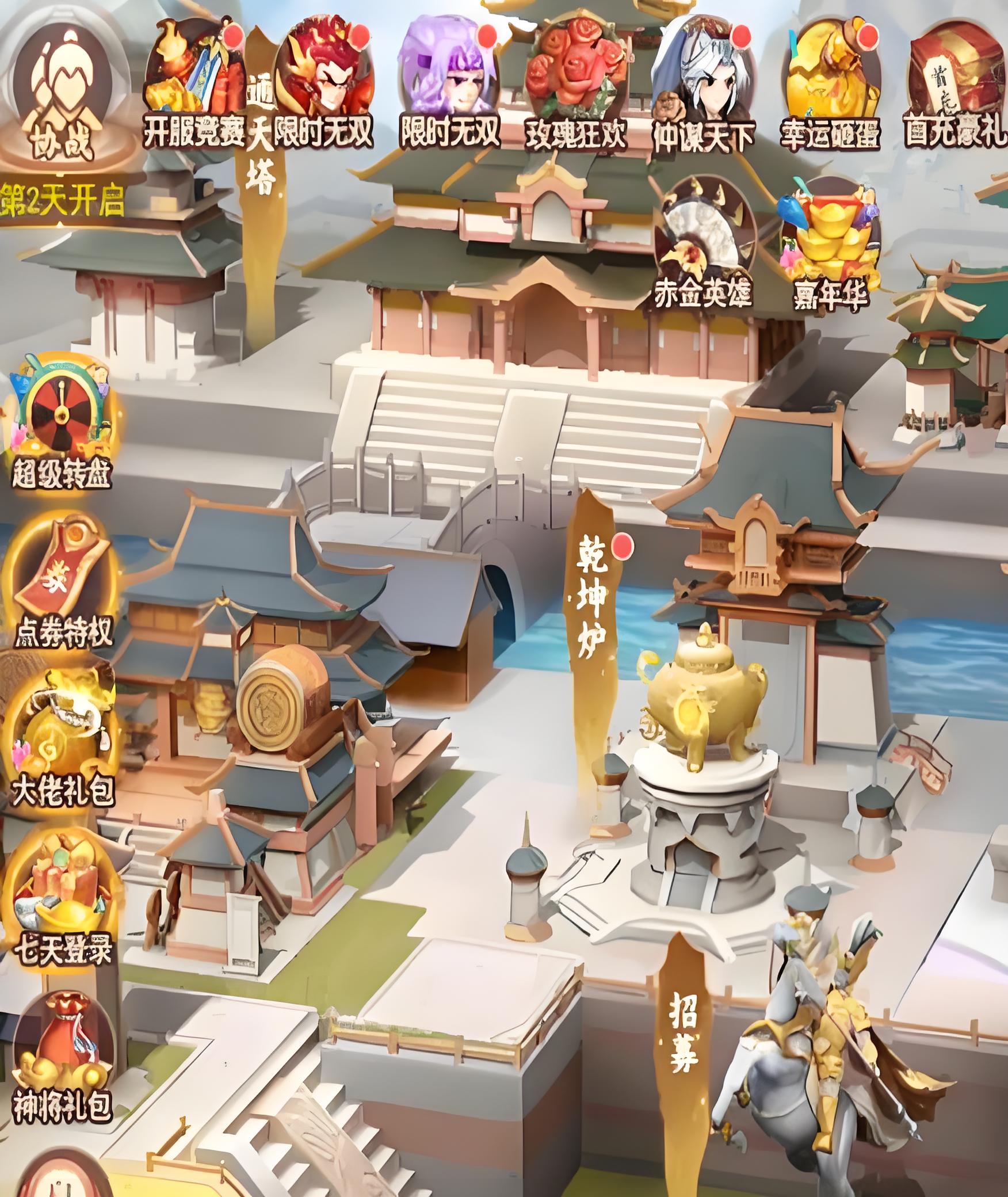The image size is (1008, 1197).
Task: Tap the red-haired hero 限时无双 icon
Action: 322,81
